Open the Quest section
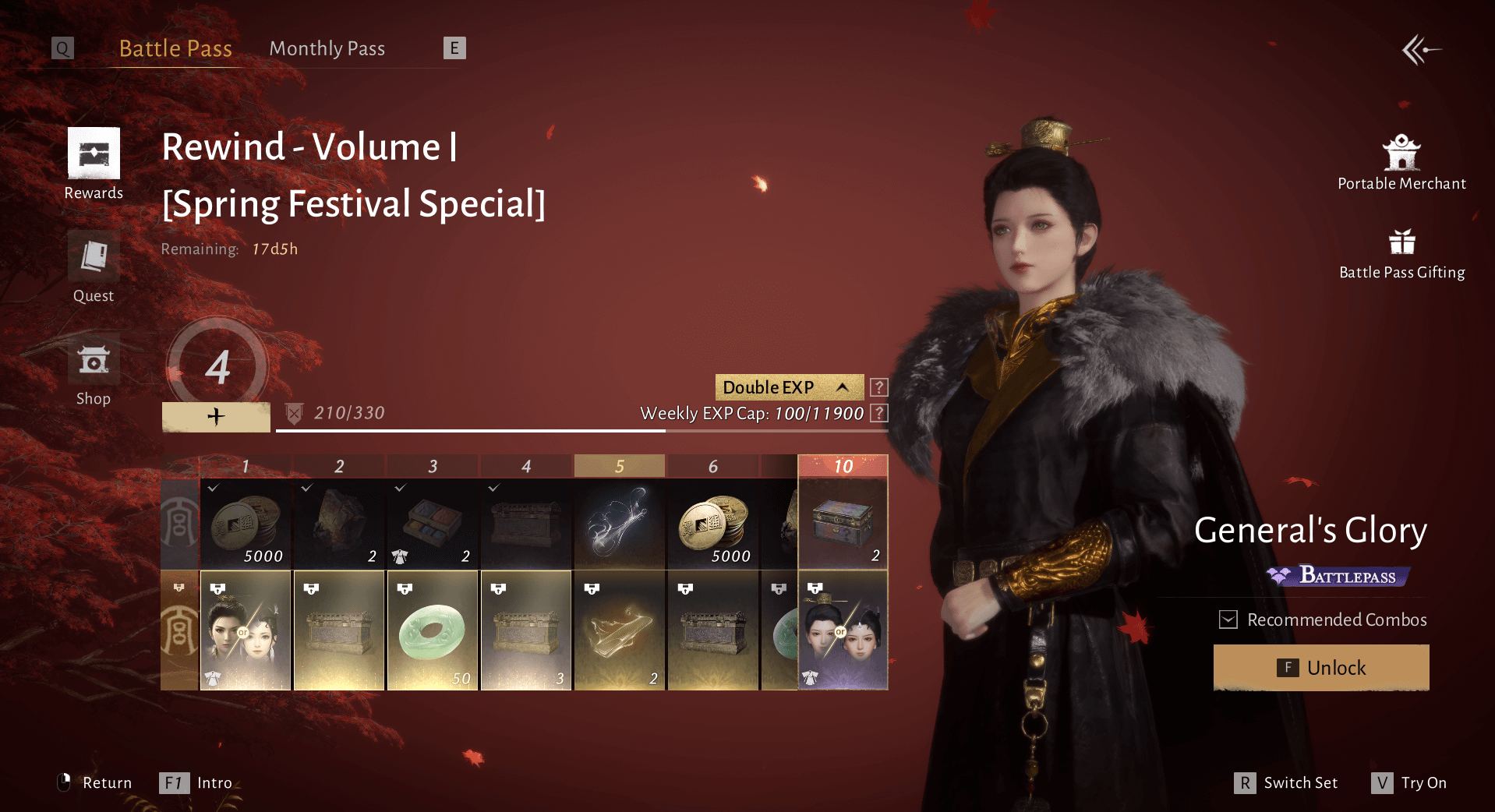The height and width of the screenshot is (812, 1495). (x=94, y=267)
